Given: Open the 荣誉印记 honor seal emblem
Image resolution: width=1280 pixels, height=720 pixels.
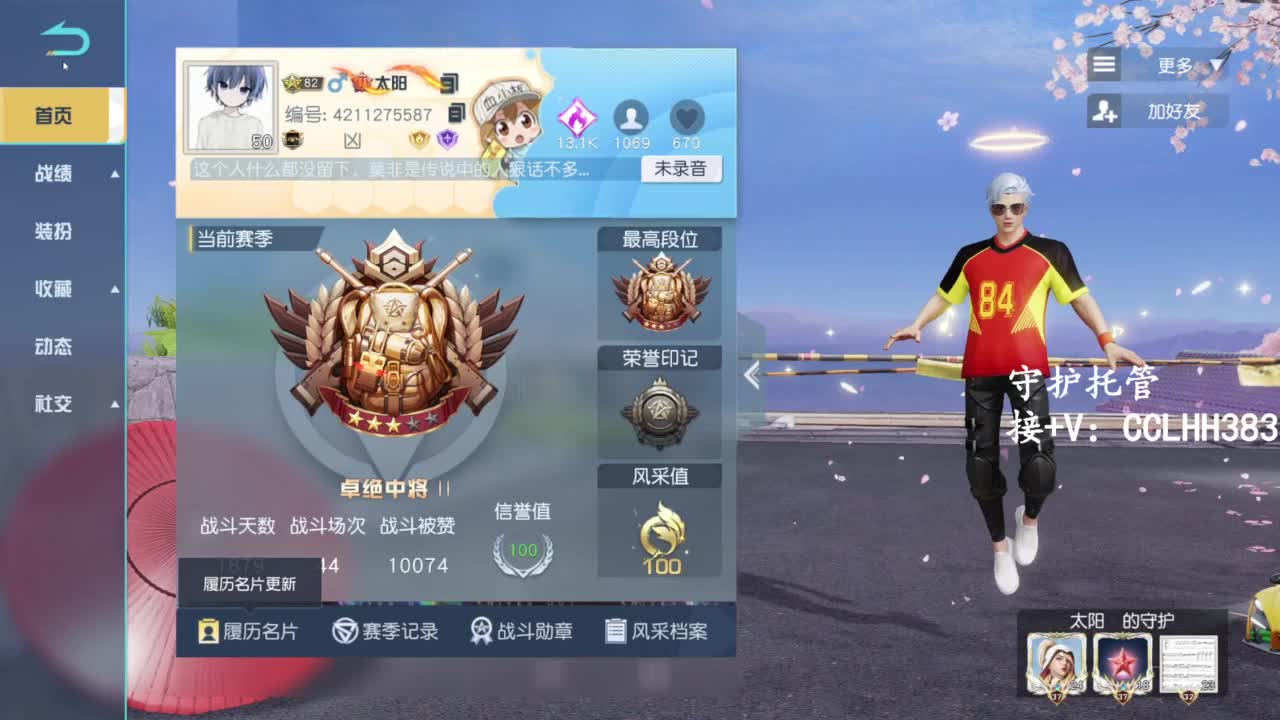Looking at the screenshot, I should (660, 406).
